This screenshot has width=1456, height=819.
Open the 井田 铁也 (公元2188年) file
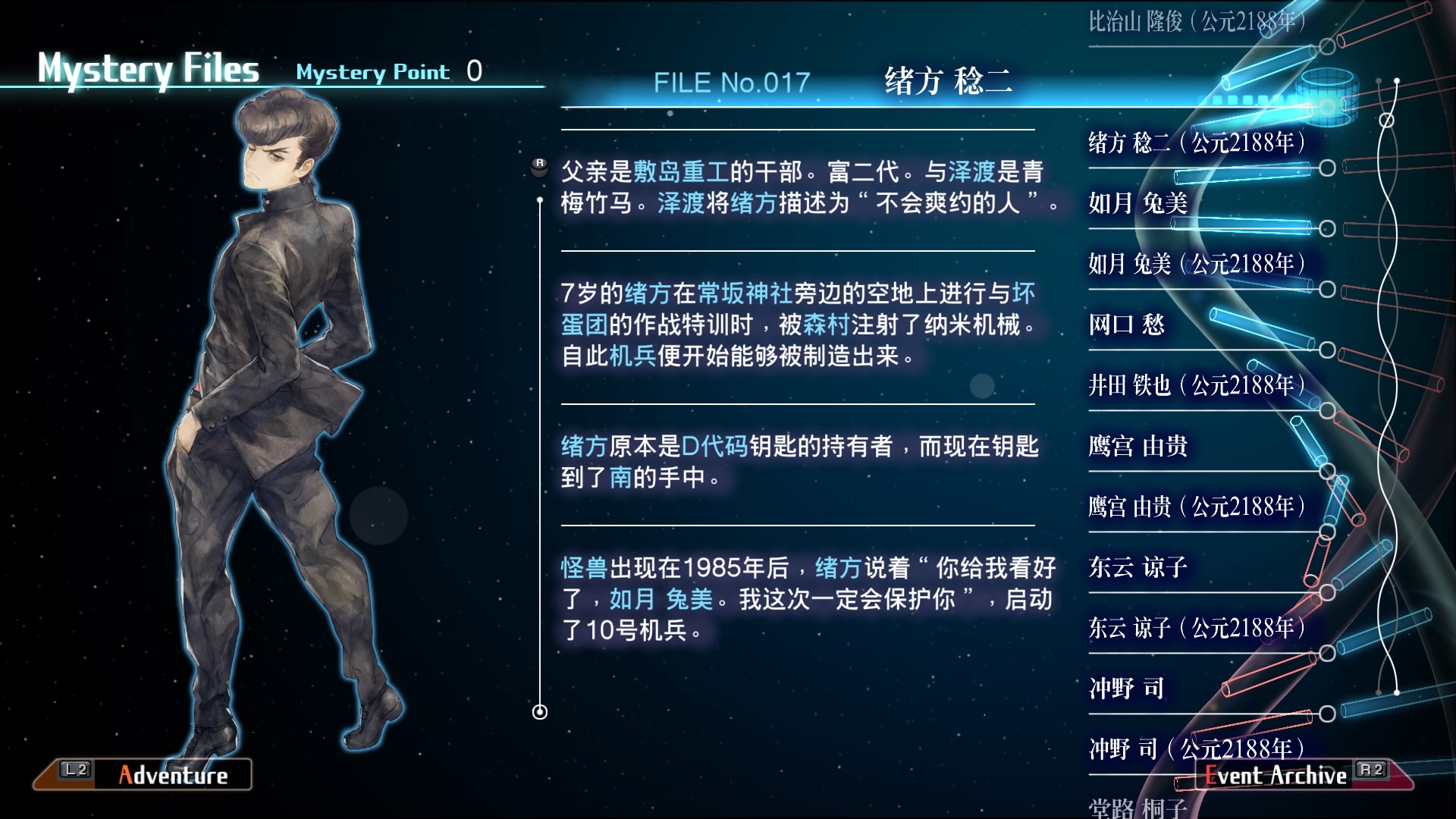(x=1197, y=385)
